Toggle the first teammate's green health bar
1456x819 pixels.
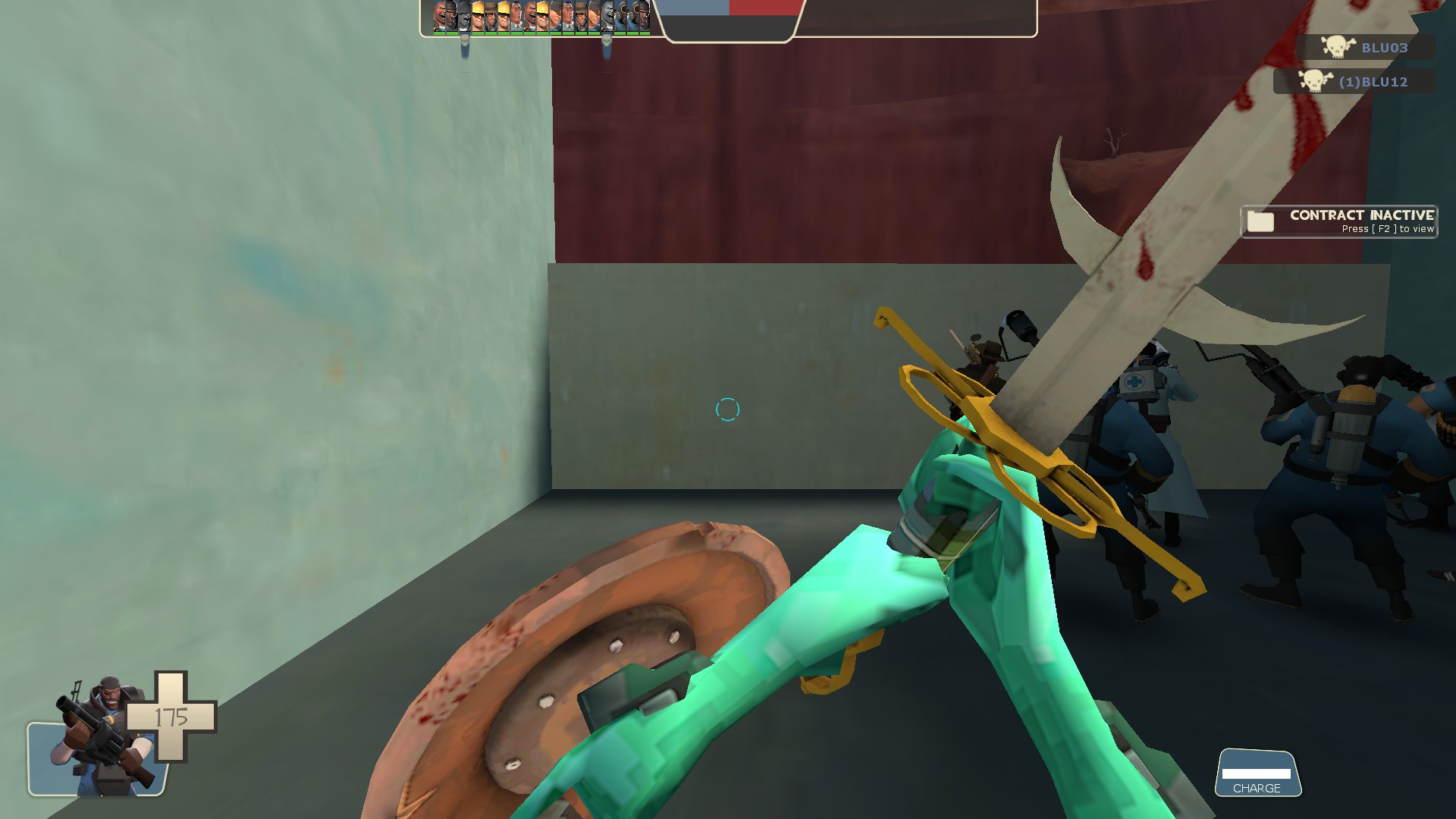pyautogui.click(x=441, y=33)
